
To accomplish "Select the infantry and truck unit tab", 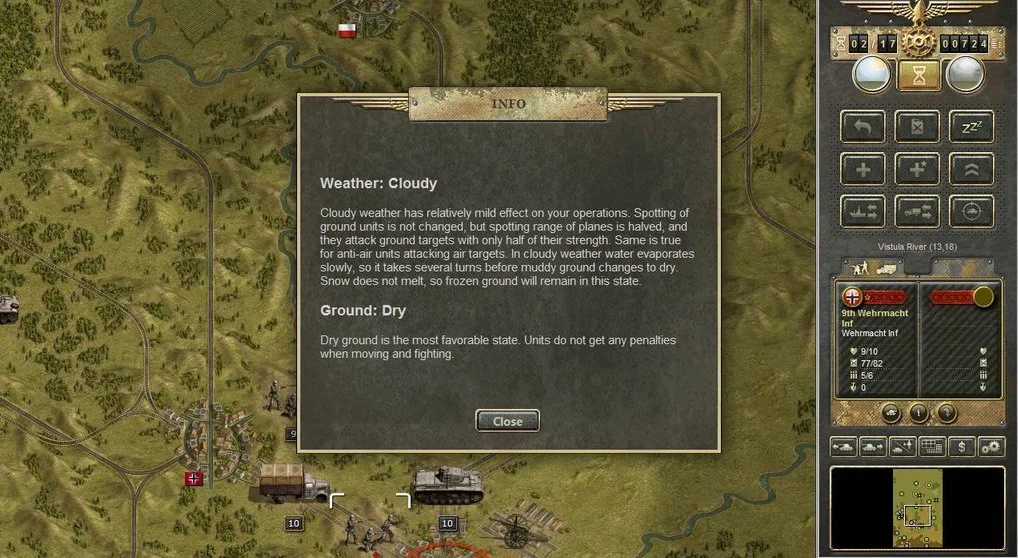I will pos(872,267).
